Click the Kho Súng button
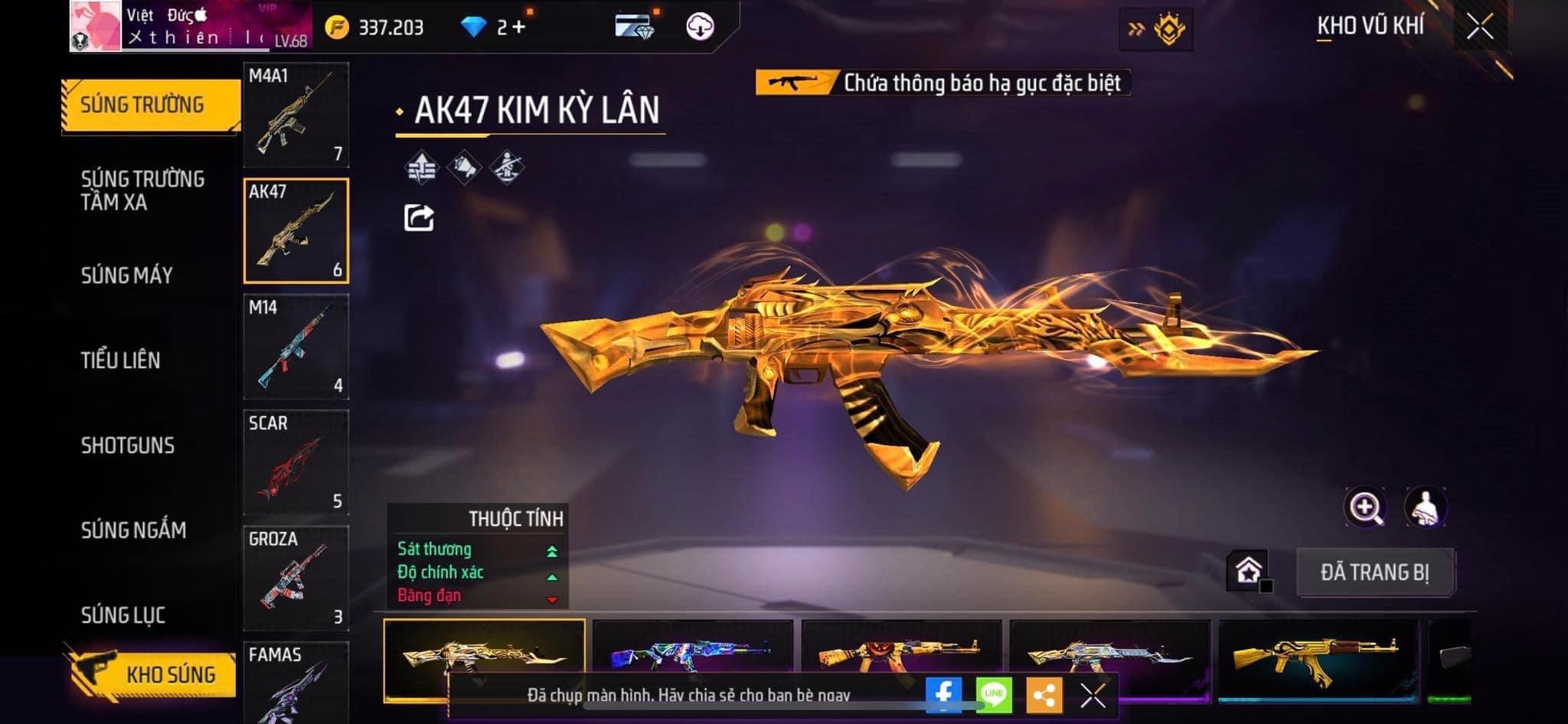 [x=152, y=674]
